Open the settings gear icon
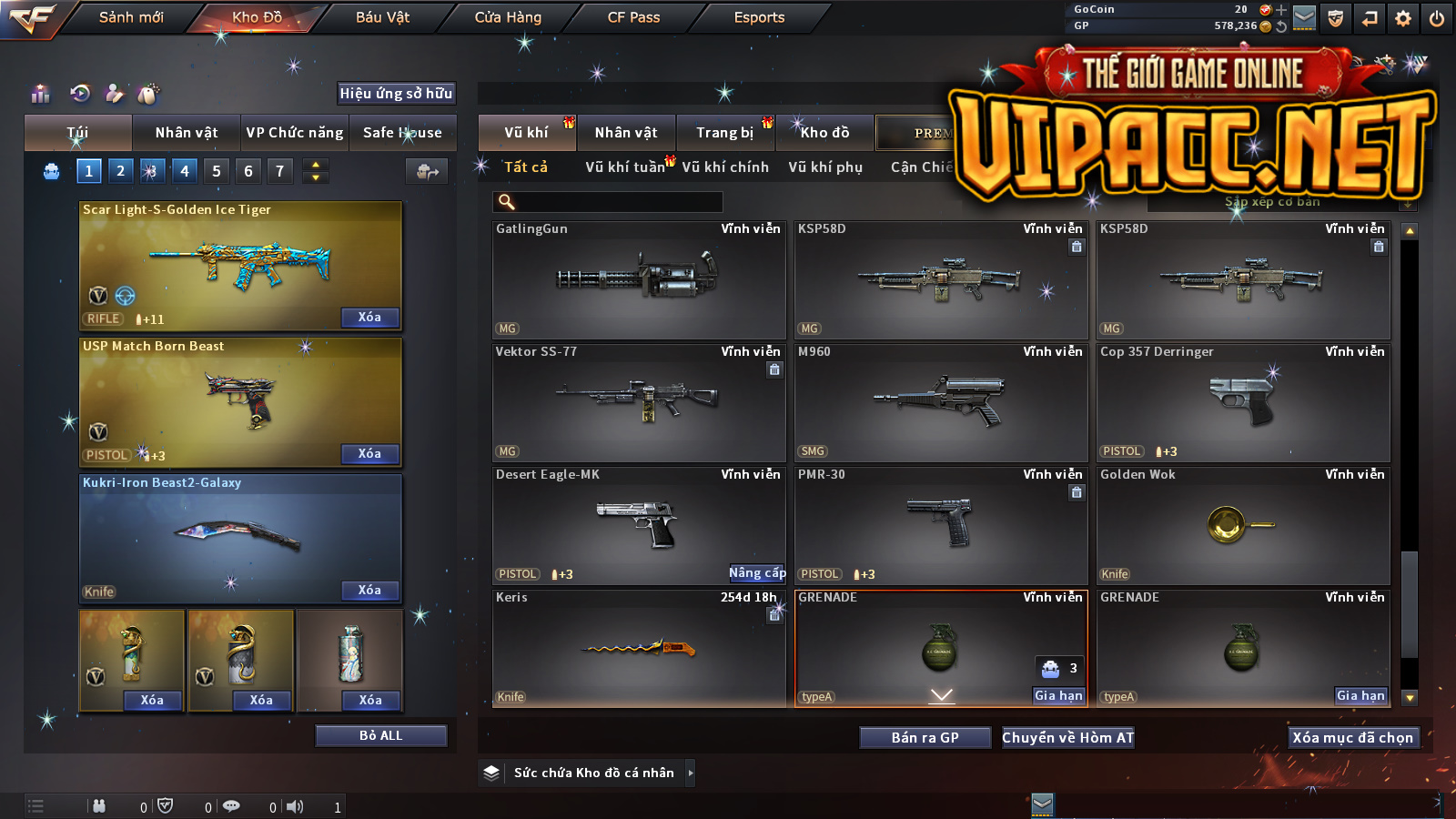 [1403, 18]
